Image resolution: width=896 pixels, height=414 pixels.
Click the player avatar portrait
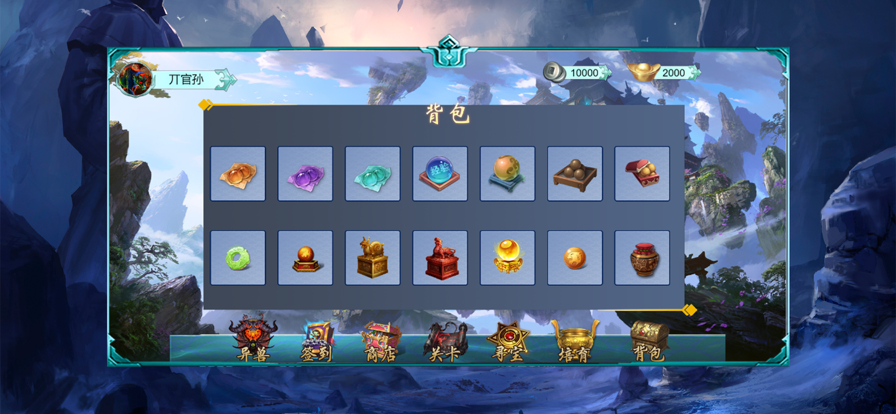[133, 78]
